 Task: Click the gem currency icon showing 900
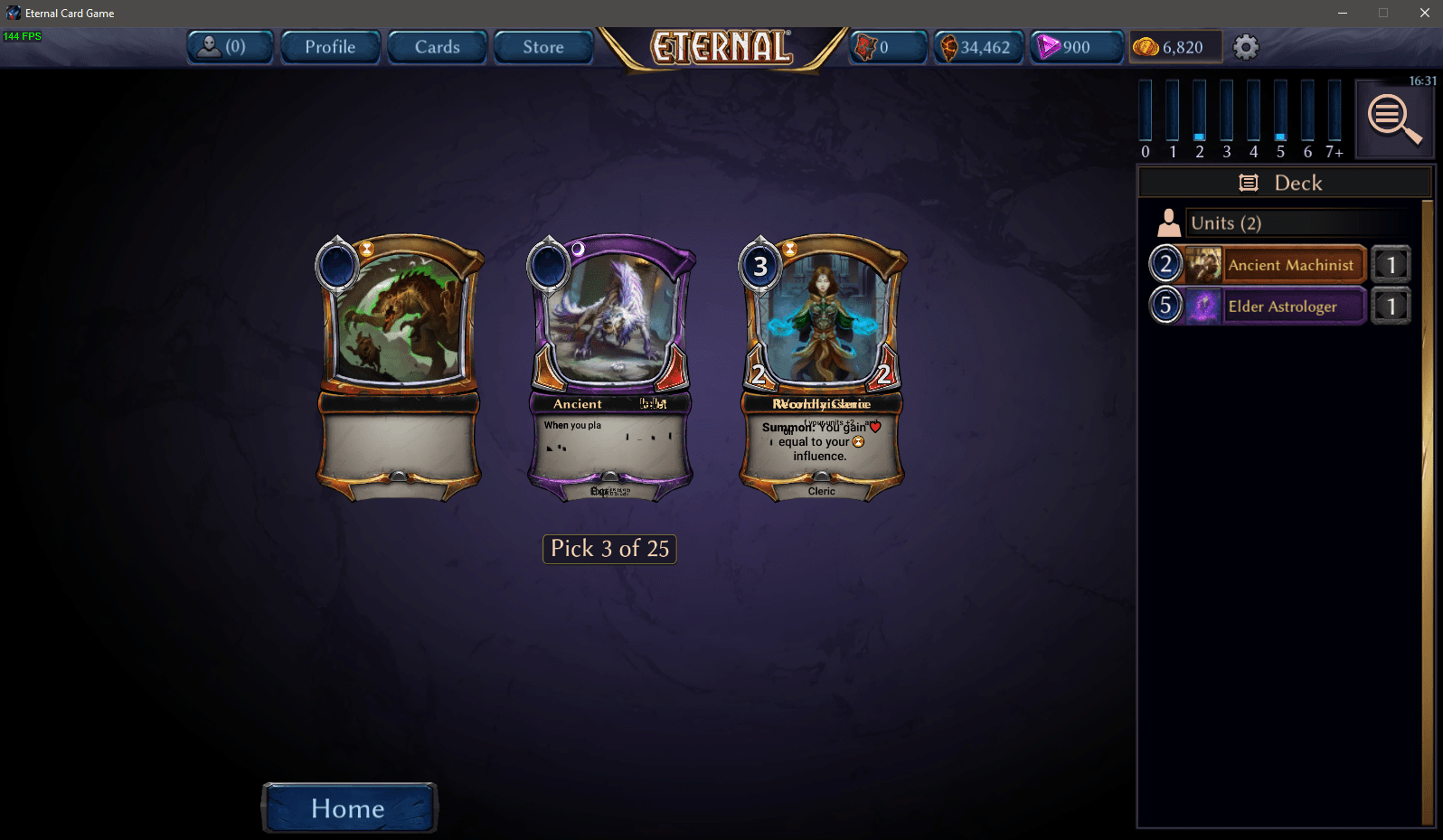[x=1049, y=46]
